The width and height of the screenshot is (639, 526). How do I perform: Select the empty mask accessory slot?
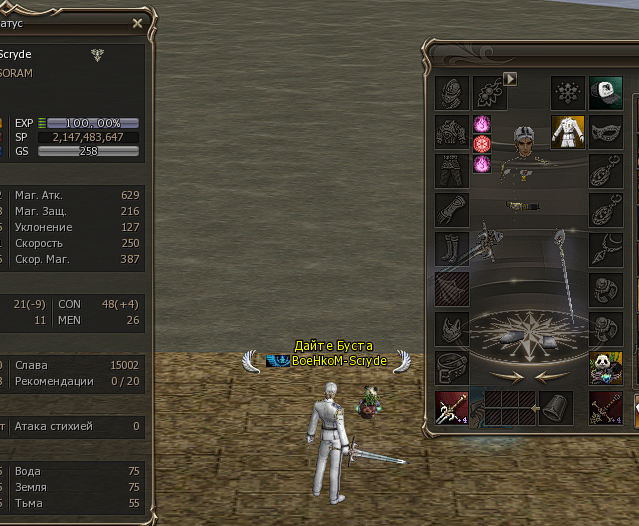[x=605, y=132]
